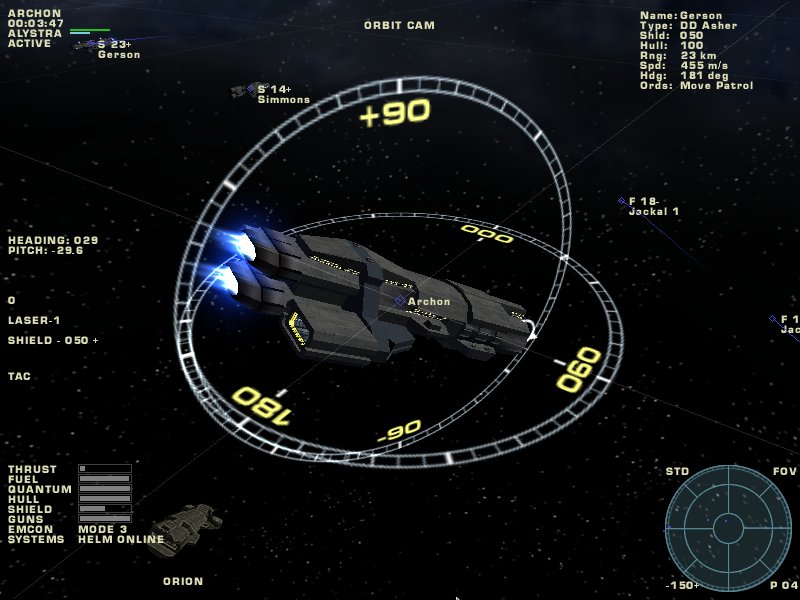Screen dimensions: 800x600
Task: Select the Simmons contact marker
Action: 251,89
